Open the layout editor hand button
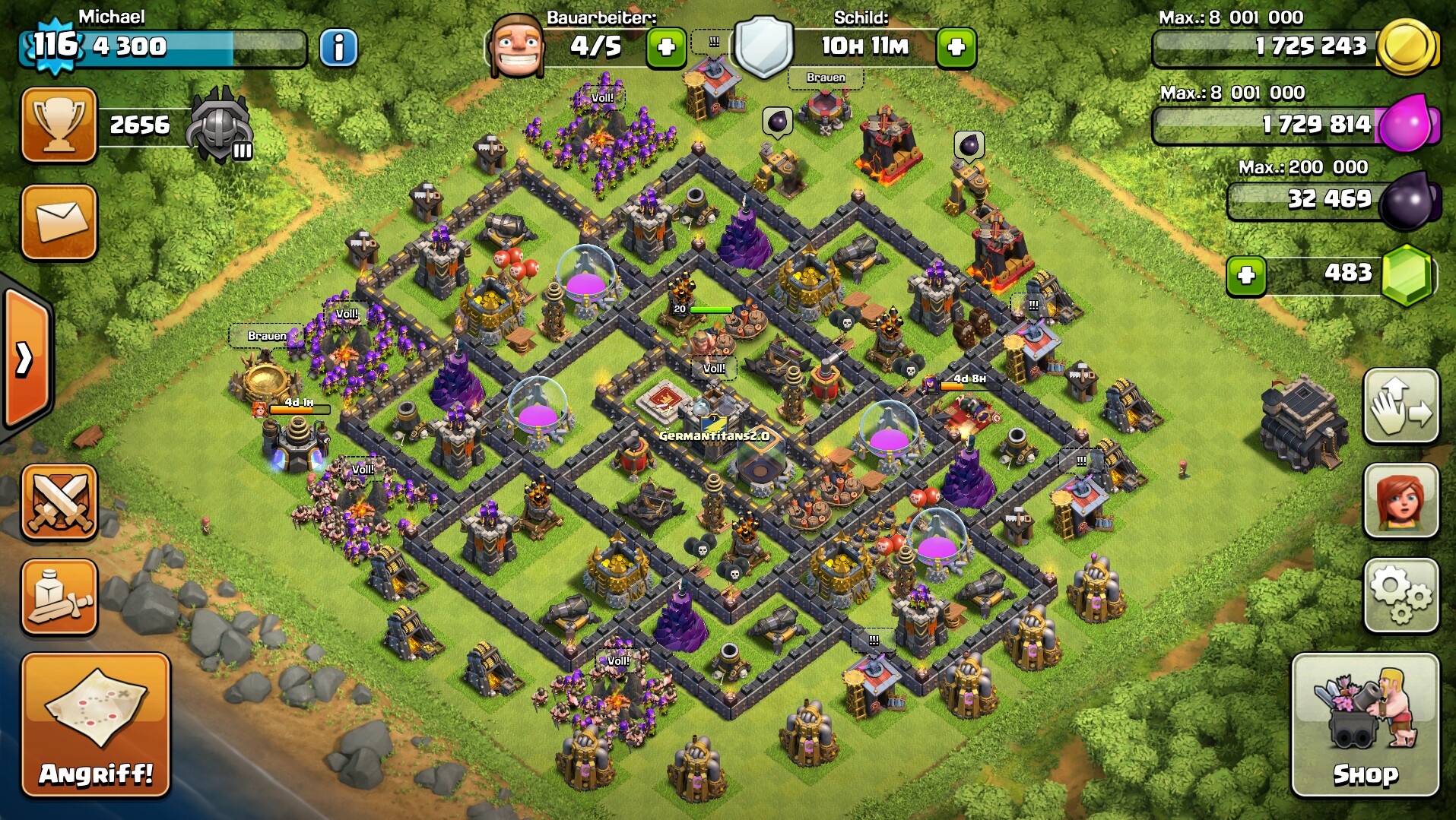 point(1400,406)
